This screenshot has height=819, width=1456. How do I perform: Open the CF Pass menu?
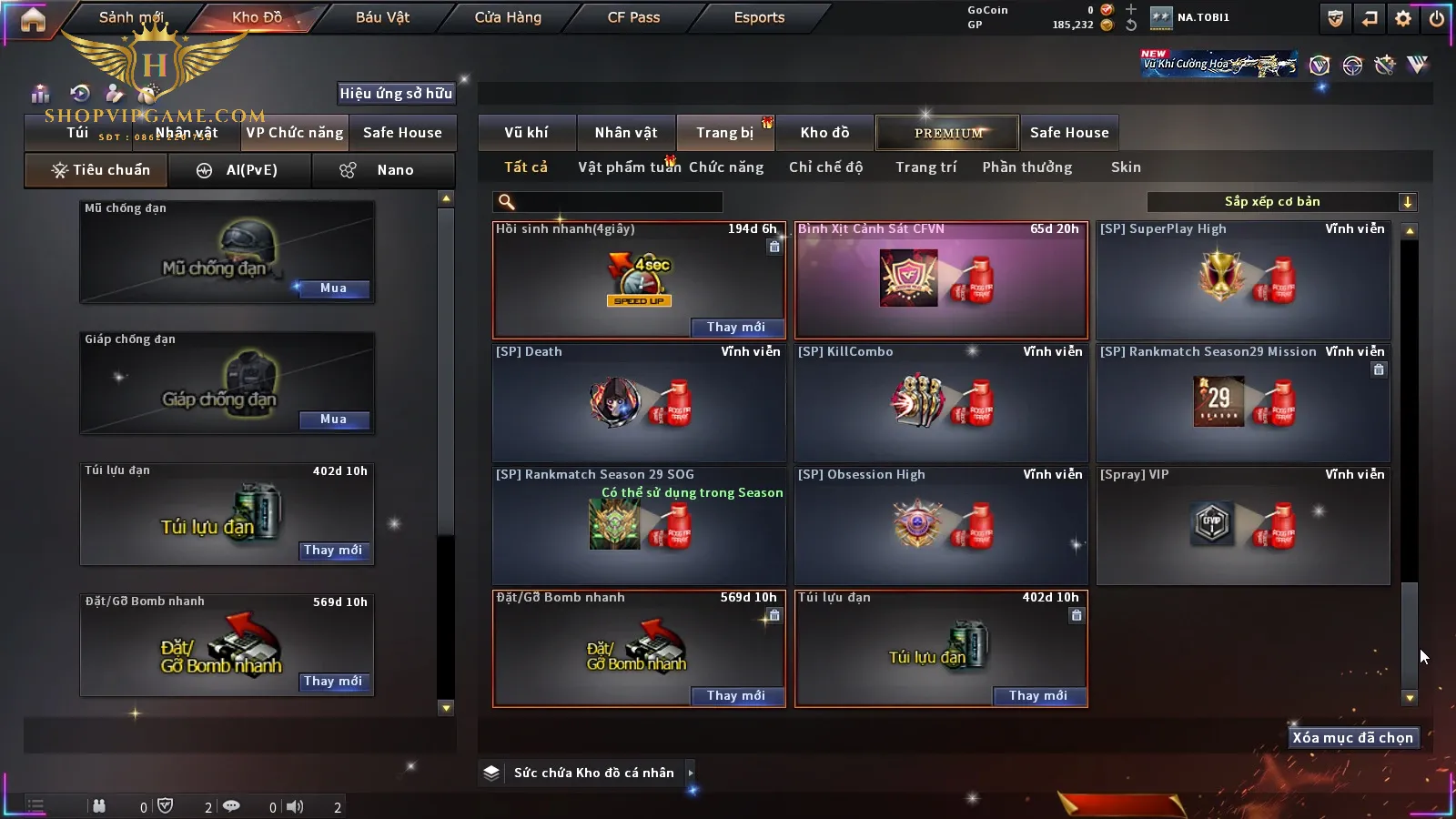click(x=633, y=17)
